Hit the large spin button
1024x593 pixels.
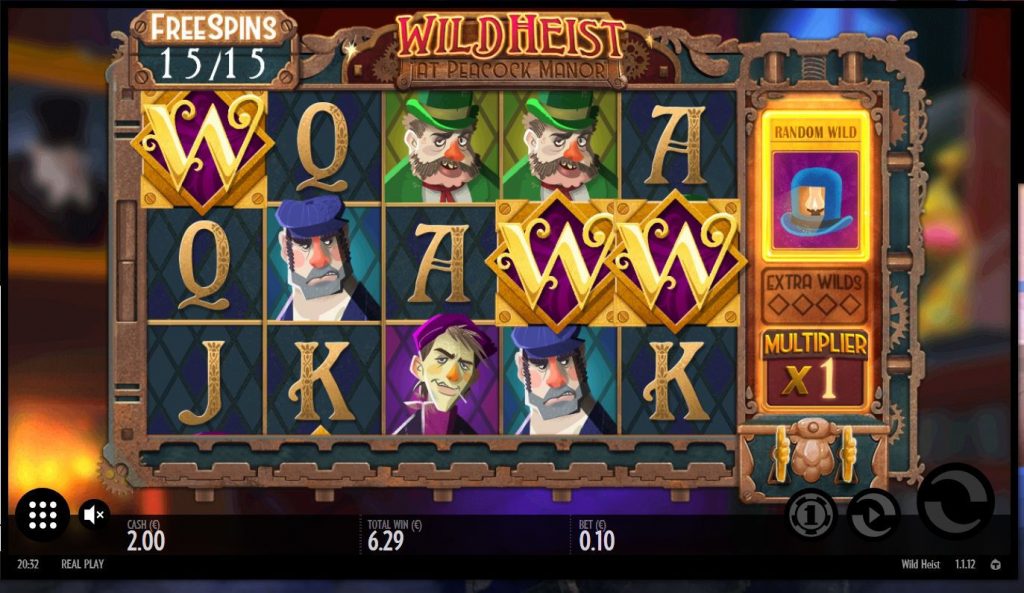pyautogui.click(x=955, y=500)
